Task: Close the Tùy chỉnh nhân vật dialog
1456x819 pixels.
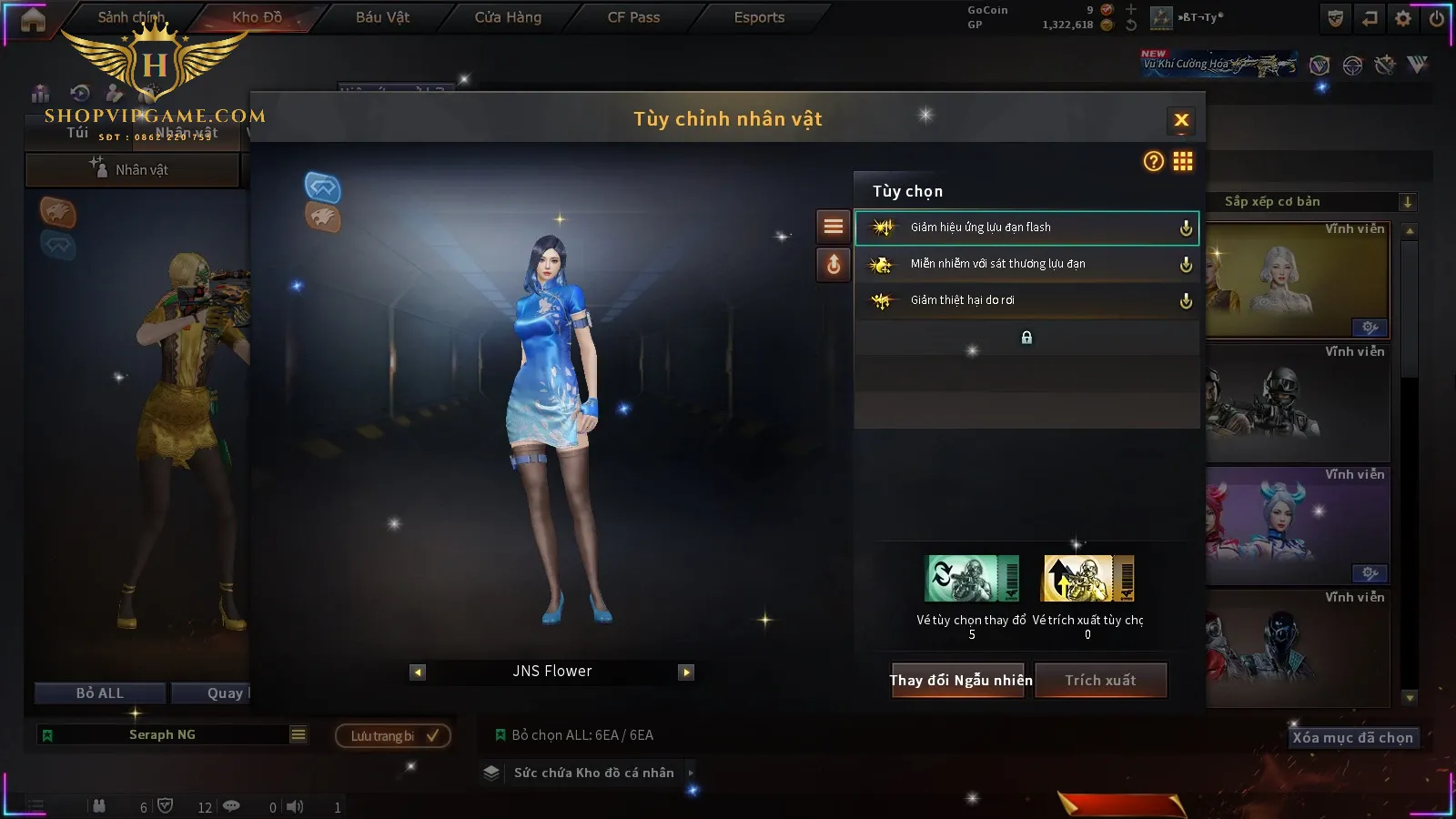Action: pos(1181,120)
